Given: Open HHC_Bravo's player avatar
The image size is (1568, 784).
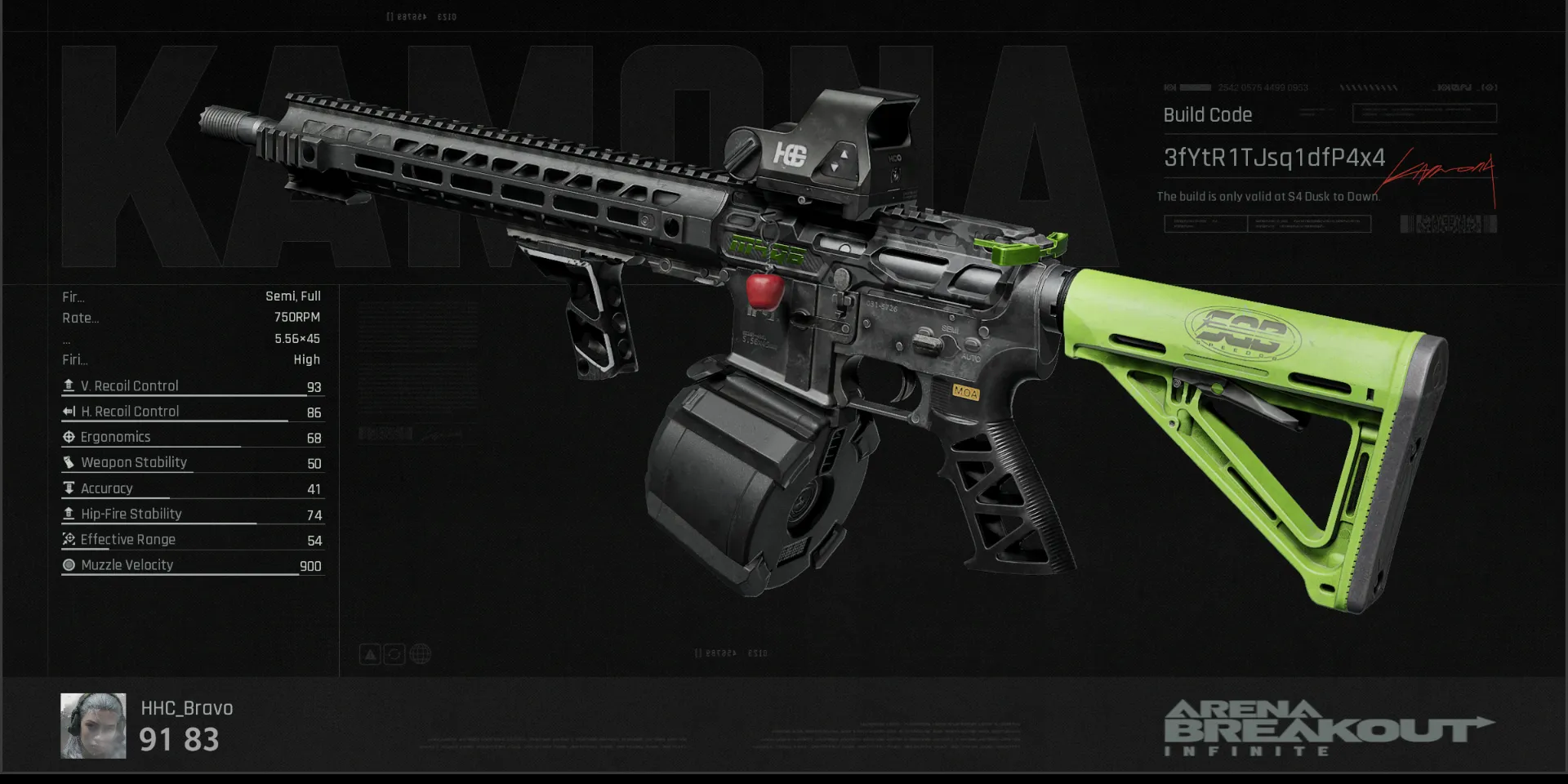Looking at the screenshot, I should (x=93, y=725).
